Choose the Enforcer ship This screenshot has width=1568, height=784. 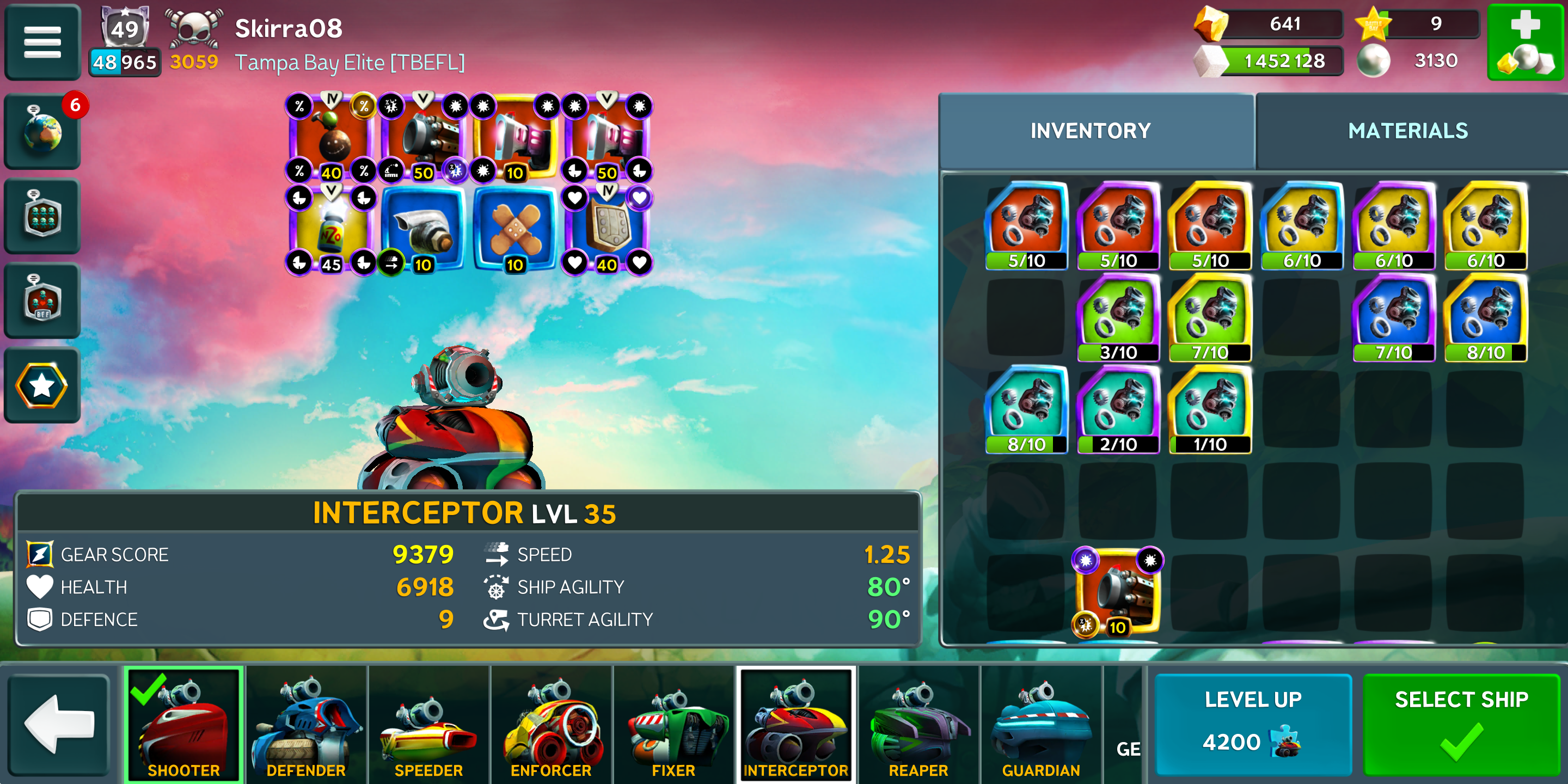pos(551,724)
